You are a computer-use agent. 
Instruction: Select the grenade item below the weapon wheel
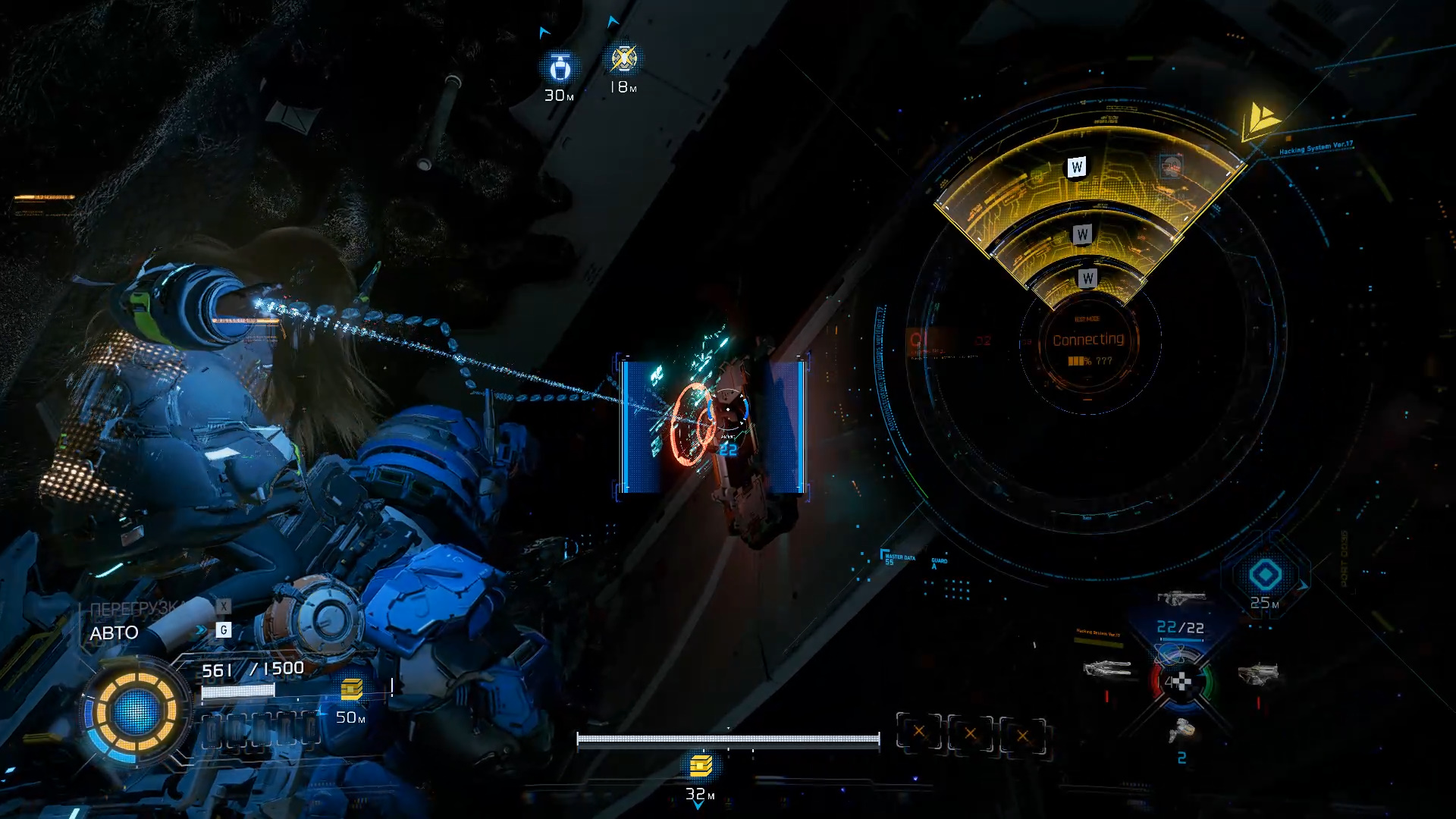[x=1181, y=731]
